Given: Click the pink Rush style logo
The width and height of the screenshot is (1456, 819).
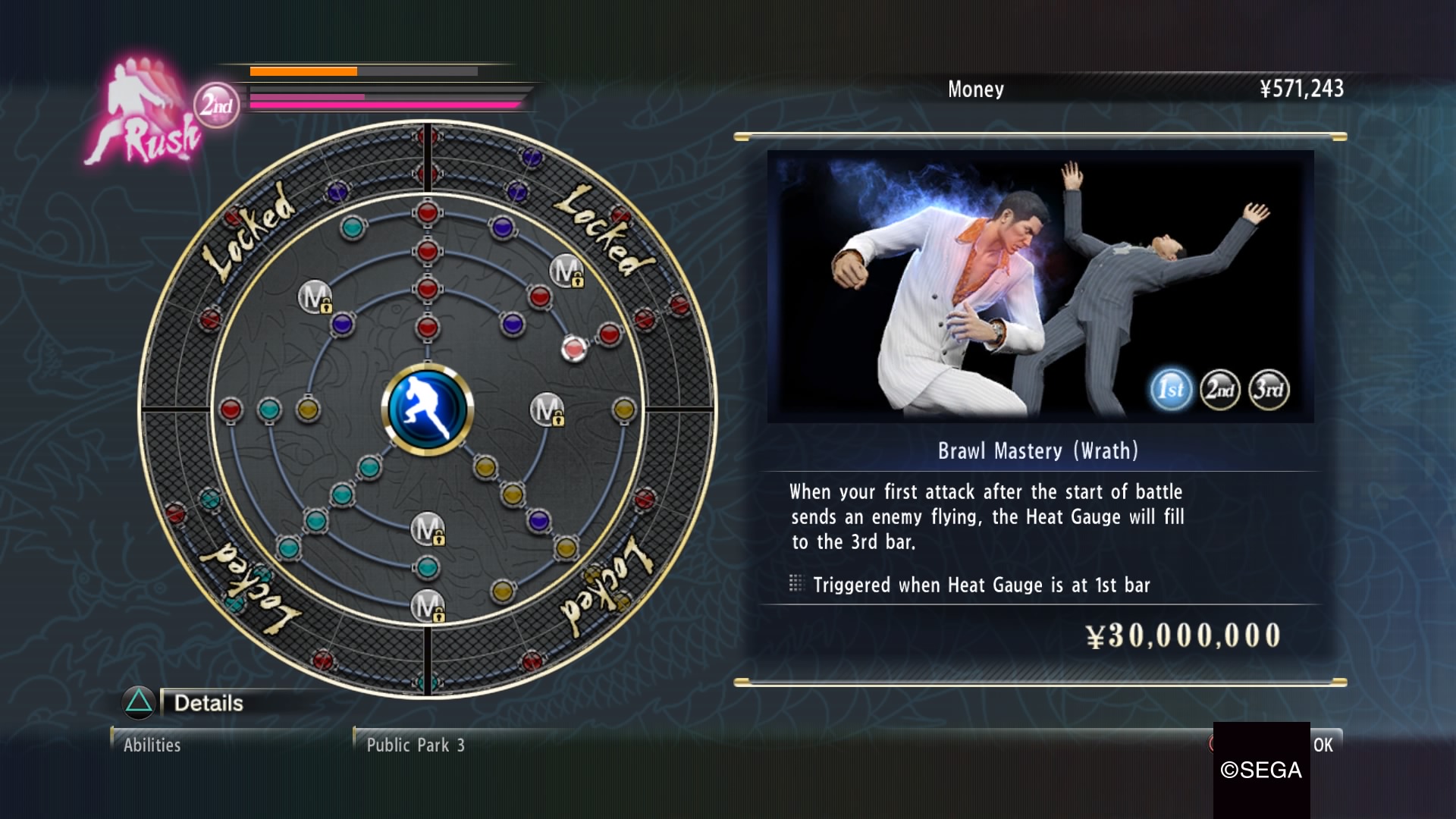Looking at the screenshot, I should click(x=144, y=114).
